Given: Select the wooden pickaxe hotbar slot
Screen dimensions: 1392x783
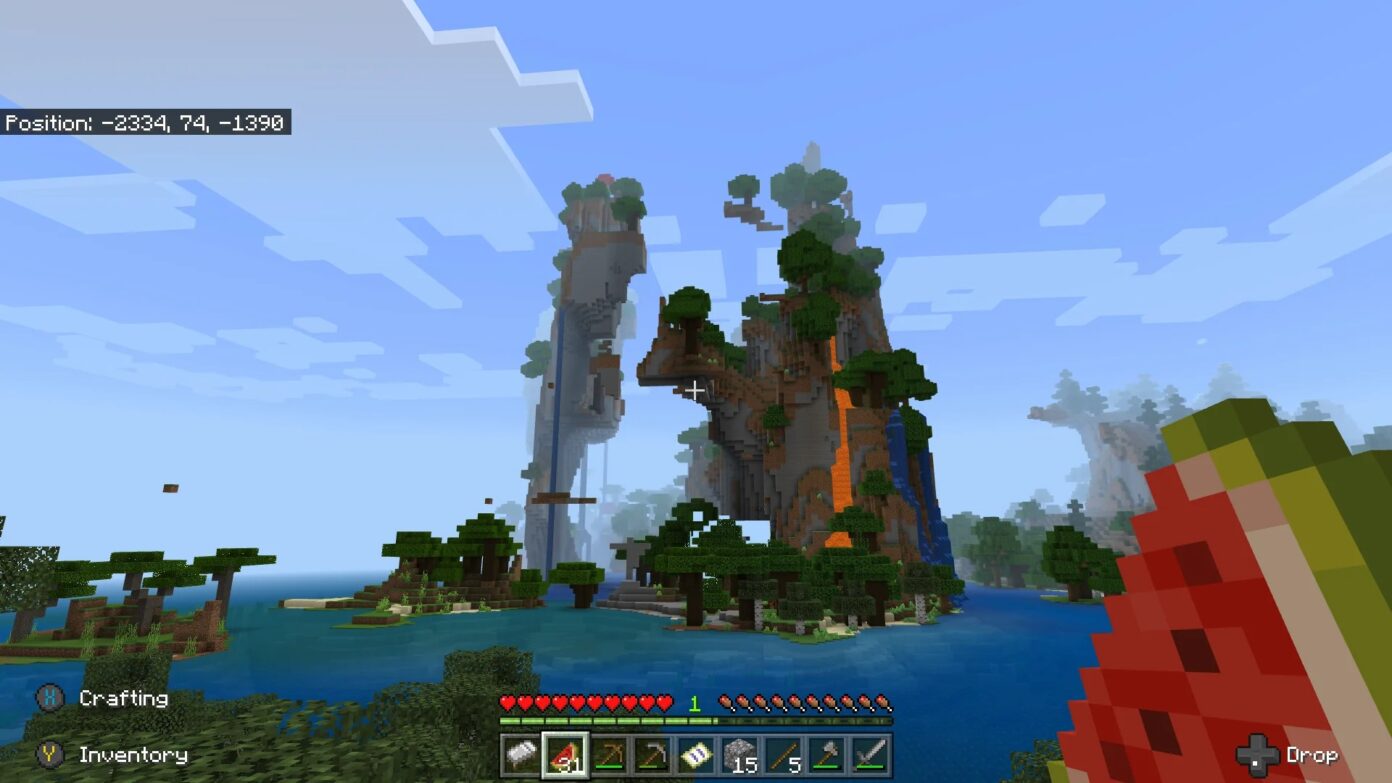Looking at the screenshot, I should pyautogui.click(x=610, y=755).
